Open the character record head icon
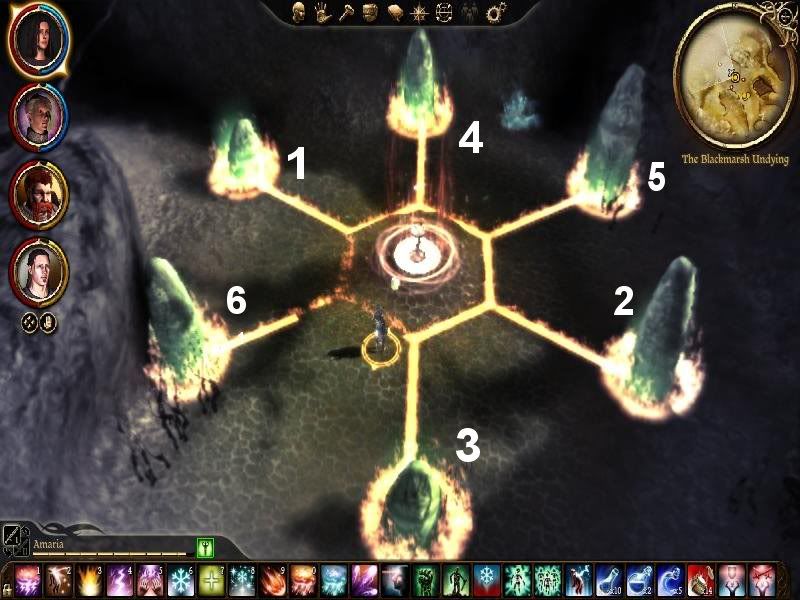 coord(298,13)
